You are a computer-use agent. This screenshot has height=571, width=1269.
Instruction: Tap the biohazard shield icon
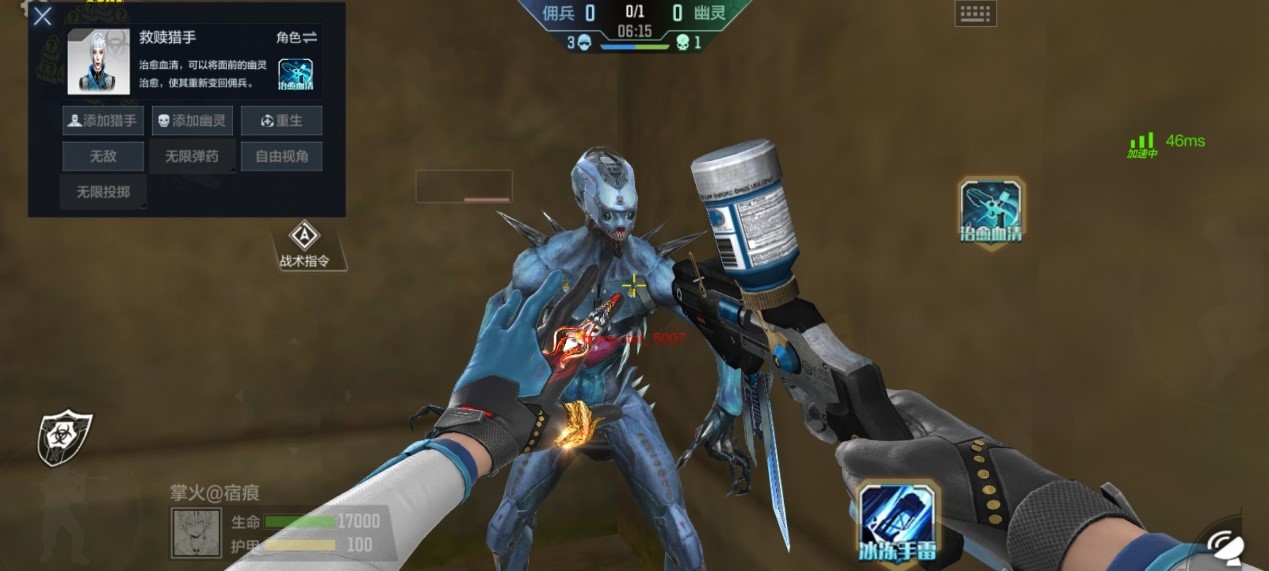point(65,437)
